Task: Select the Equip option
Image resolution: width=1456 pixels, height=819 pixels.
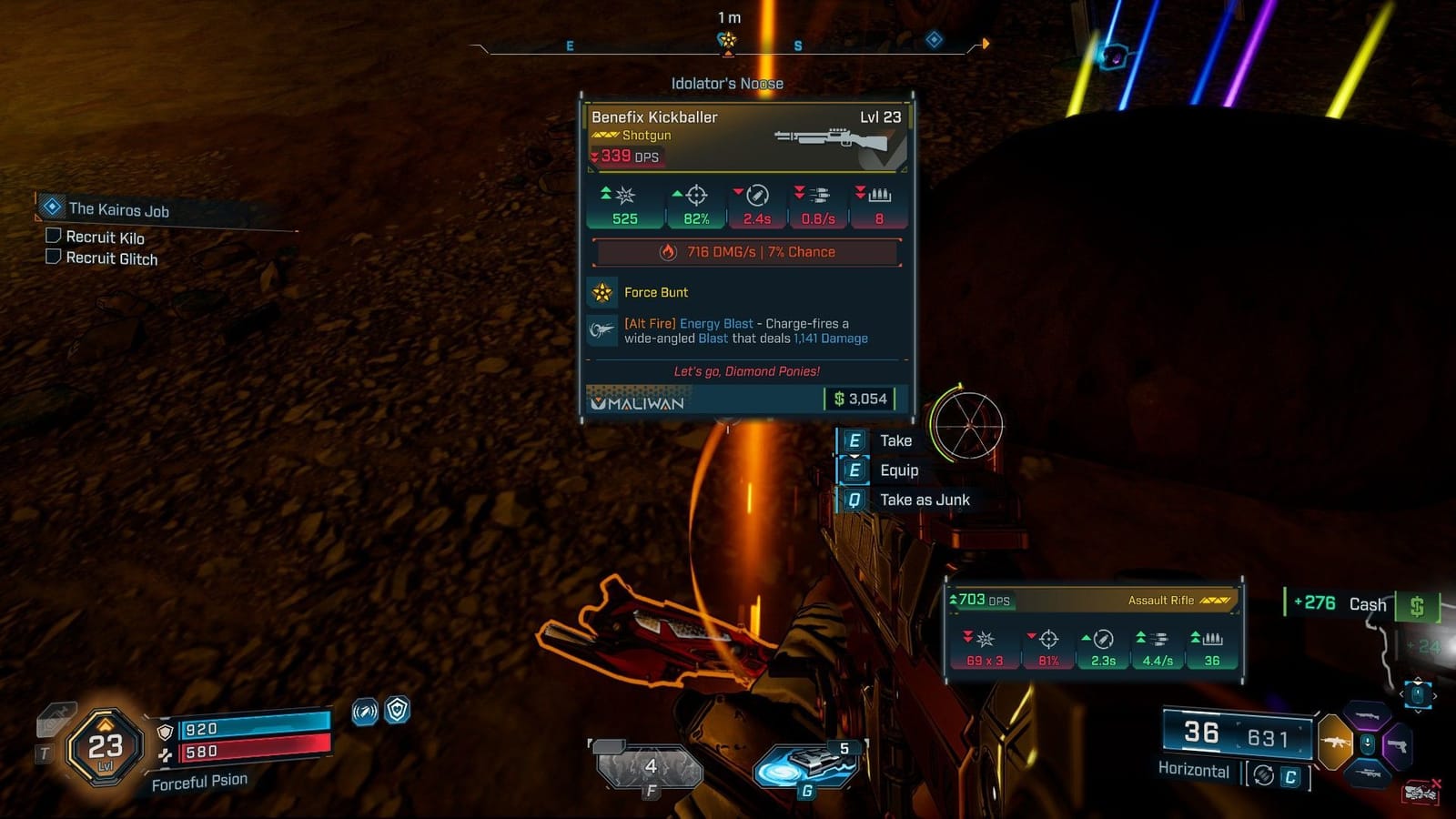Action: [899, 470]
